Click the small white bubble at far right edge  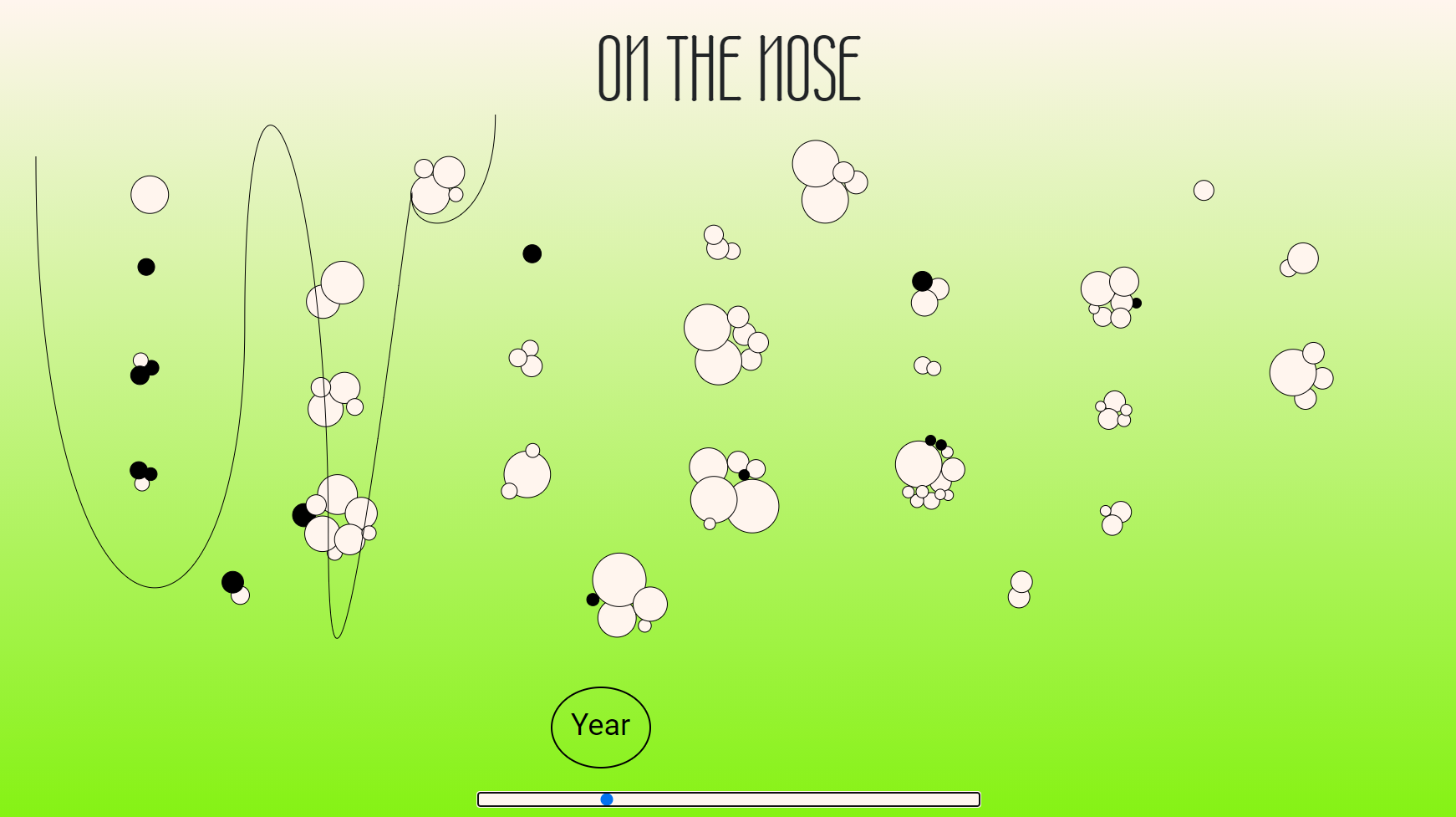tap(1204, 191)
